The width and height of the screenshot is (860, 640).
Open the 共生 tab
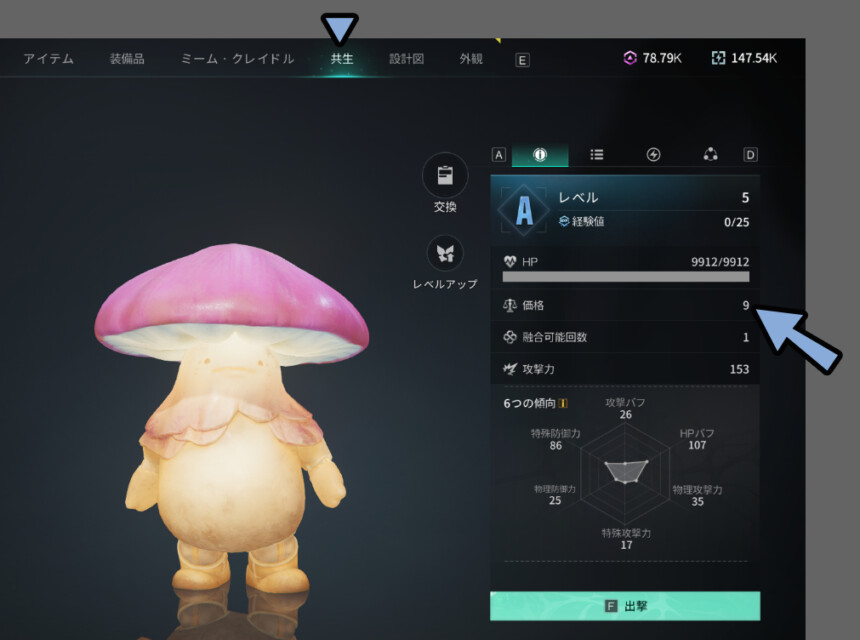[342, 59]
